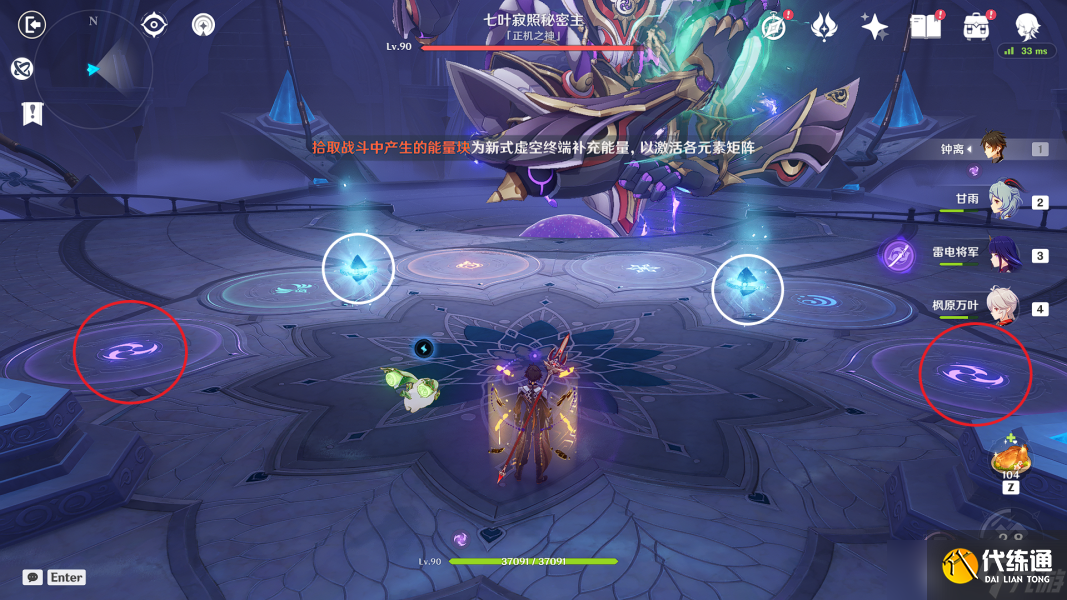Click the waypoint signal icon beside the eye
The height and width of the screenshot is (600, 1067).
(x=204, y=24)
